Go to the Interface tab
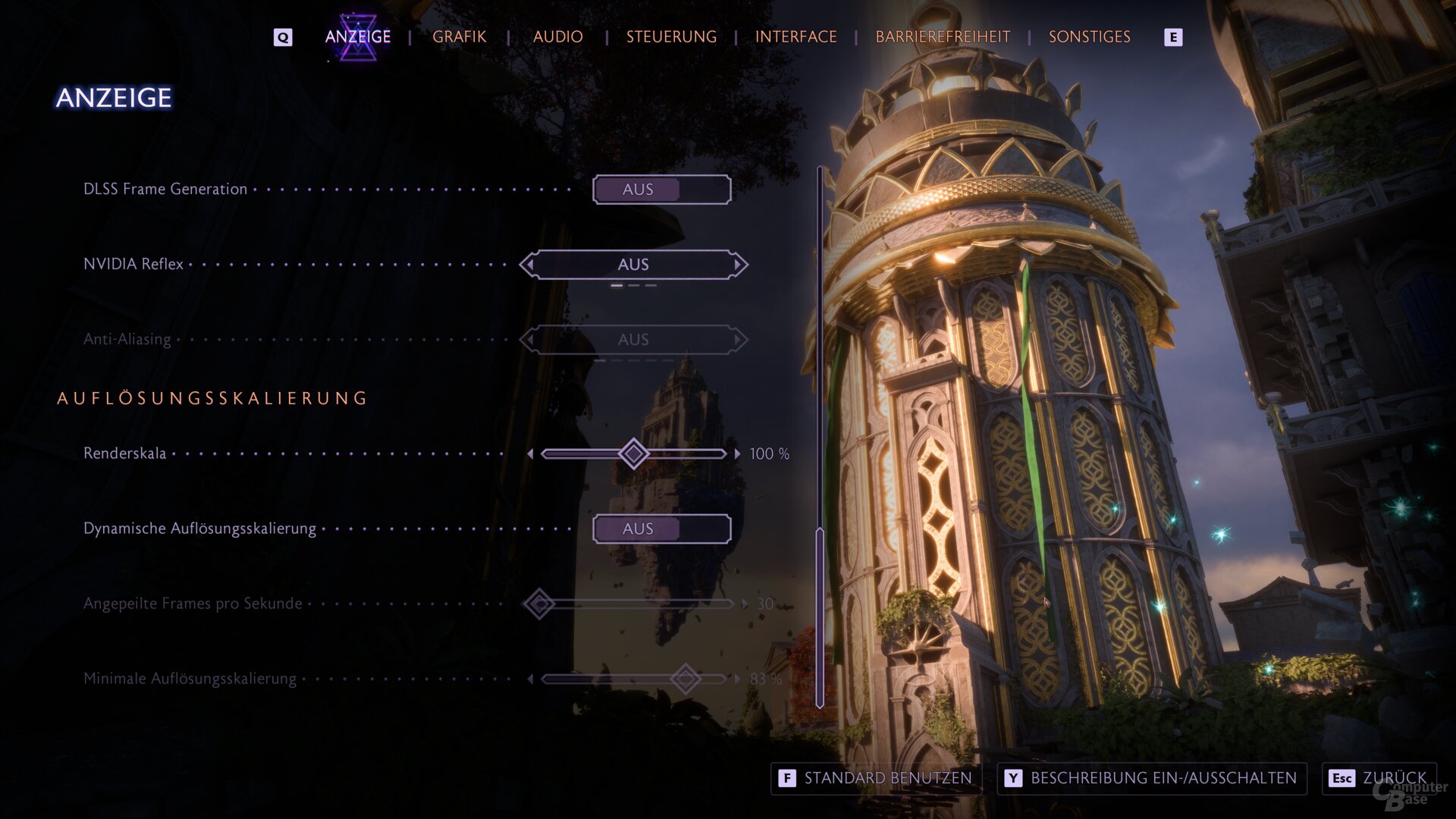The image size is (1456, 819). coord(795,36)
